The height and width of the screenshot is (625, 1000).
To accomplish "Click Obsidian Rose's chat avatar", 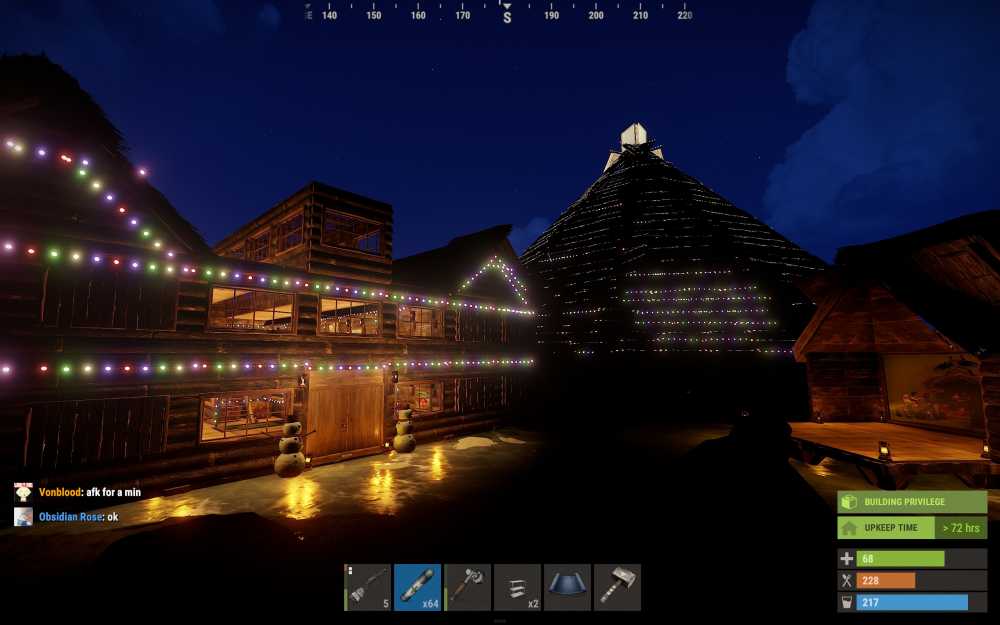I will point(23,517).
